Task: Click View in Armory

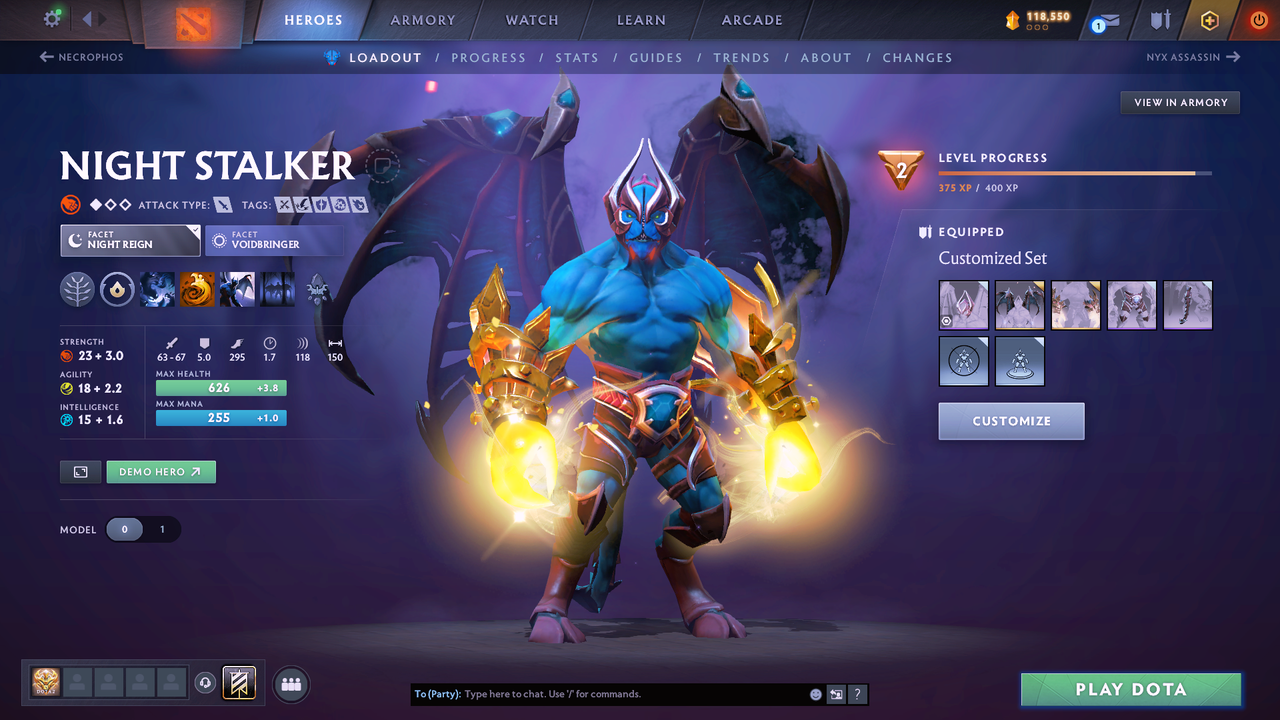Action: click(x=1179, y=102)
